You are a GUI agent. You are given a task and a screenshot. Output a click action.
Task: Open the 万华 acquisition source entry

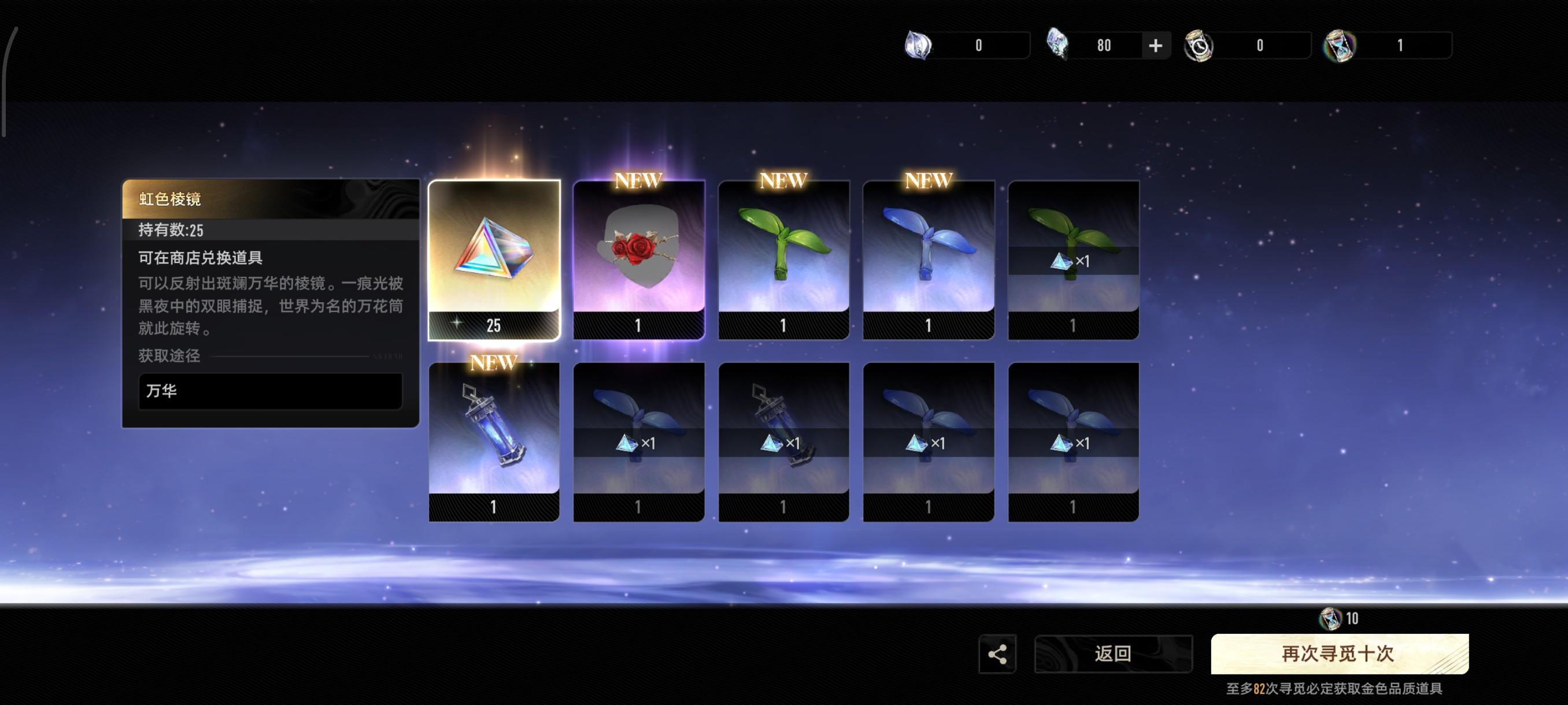point(270,391)
